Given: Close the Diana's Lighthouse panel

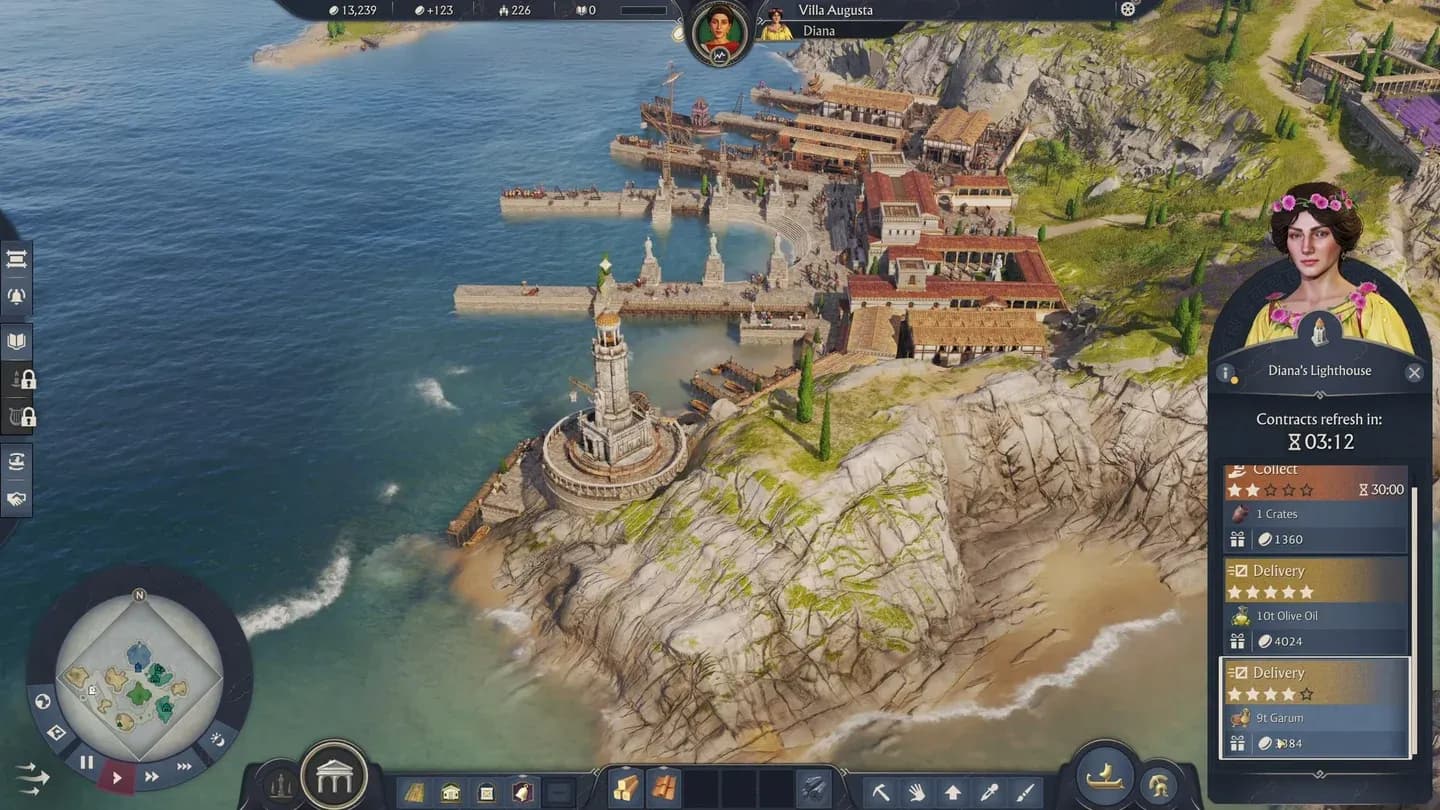Looking at the screenshot, I should (x=1413, y=373).
